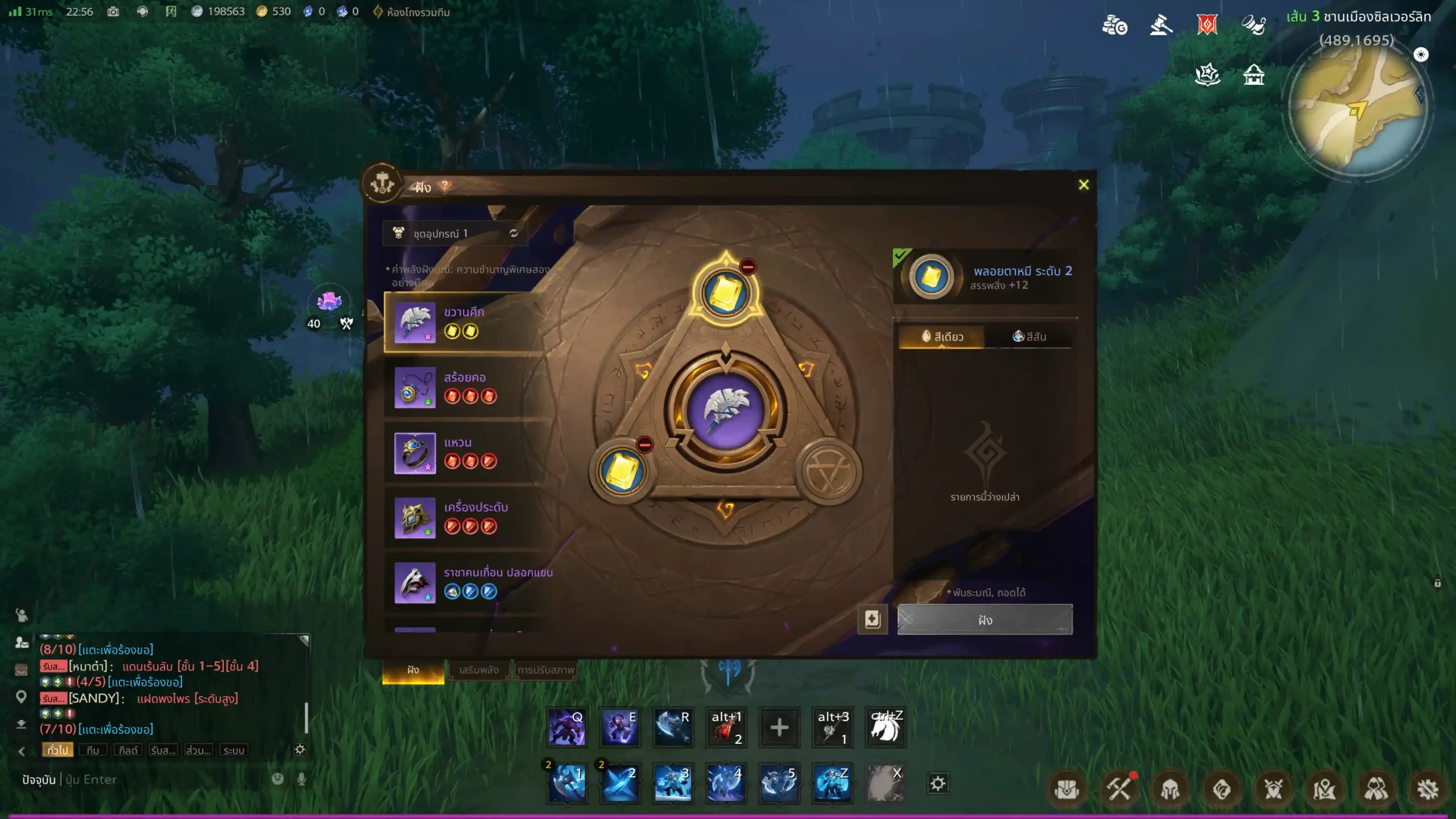Close the gem inlay window
Image resolution: width=1456 pixels, height=819 pixels.
(x=1083, y=185)
